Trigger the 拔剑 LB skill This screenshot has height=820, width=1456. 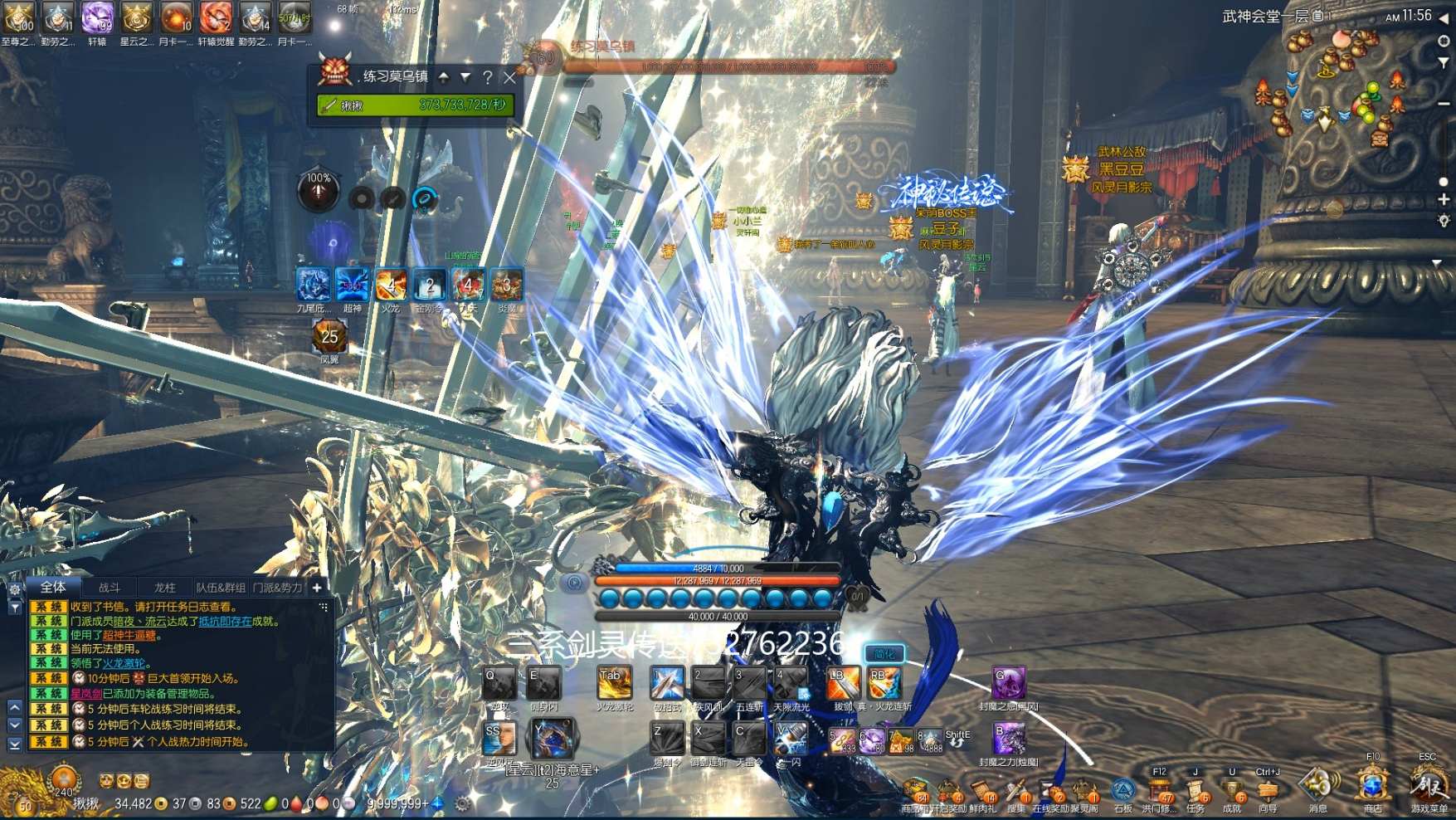(842, 683)
